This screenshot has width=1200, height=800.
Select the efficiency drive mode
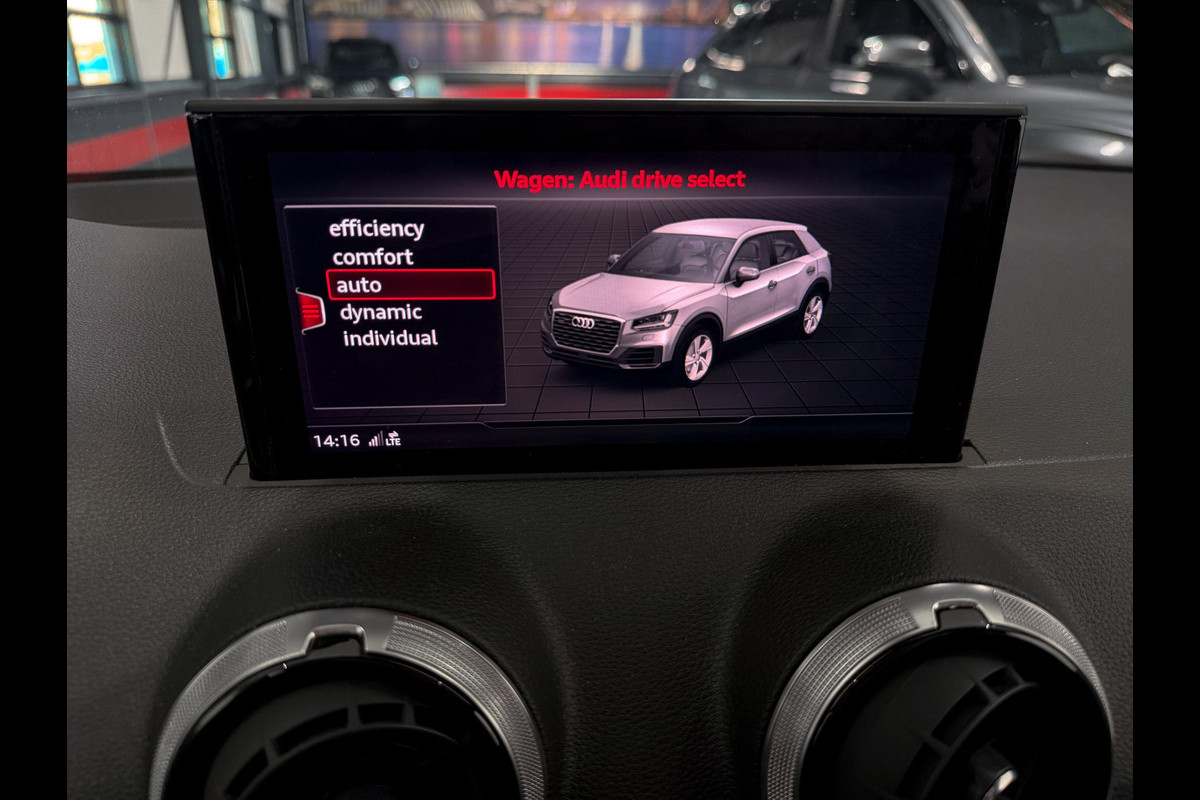click(376, 229)
